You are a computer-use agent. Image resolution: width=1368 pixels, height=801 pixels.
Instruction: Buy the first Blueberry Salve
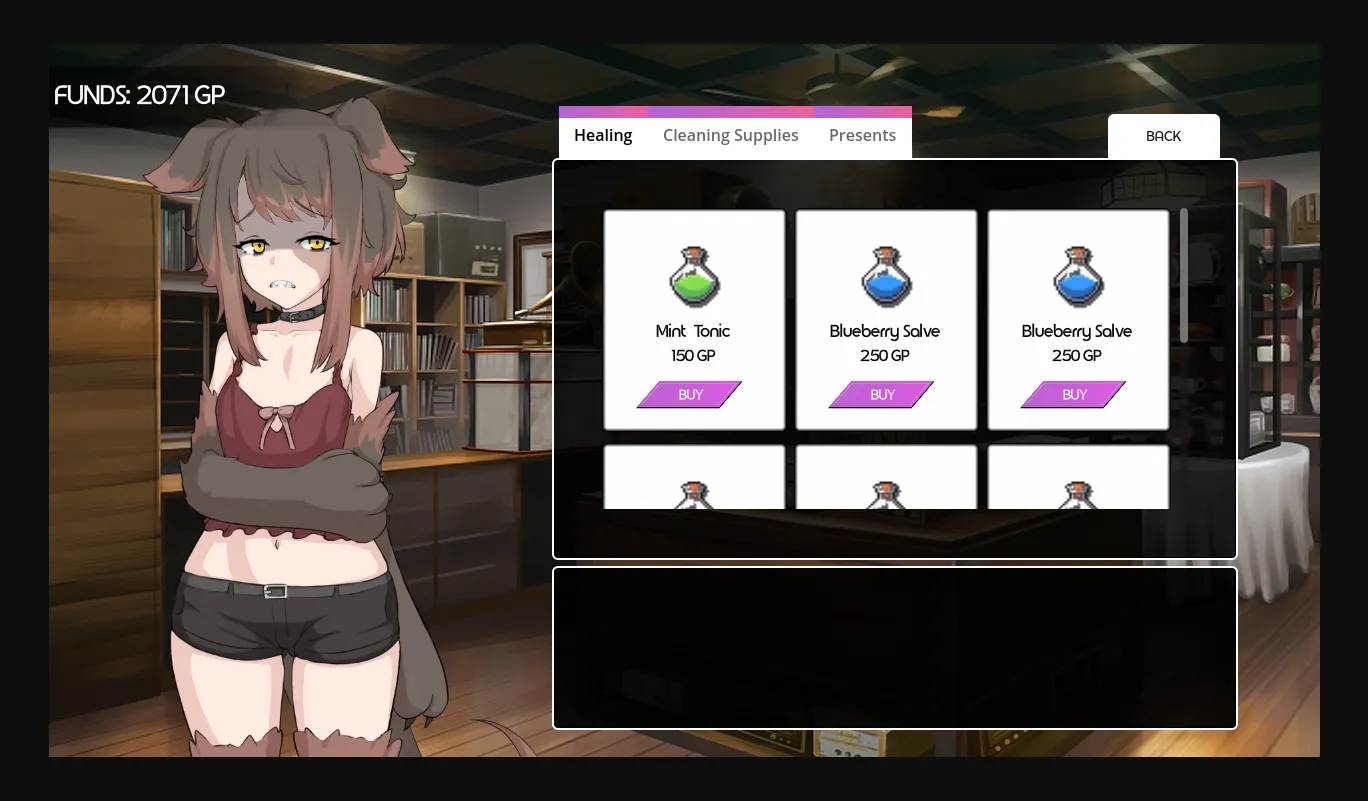click(x=881, y=394)
